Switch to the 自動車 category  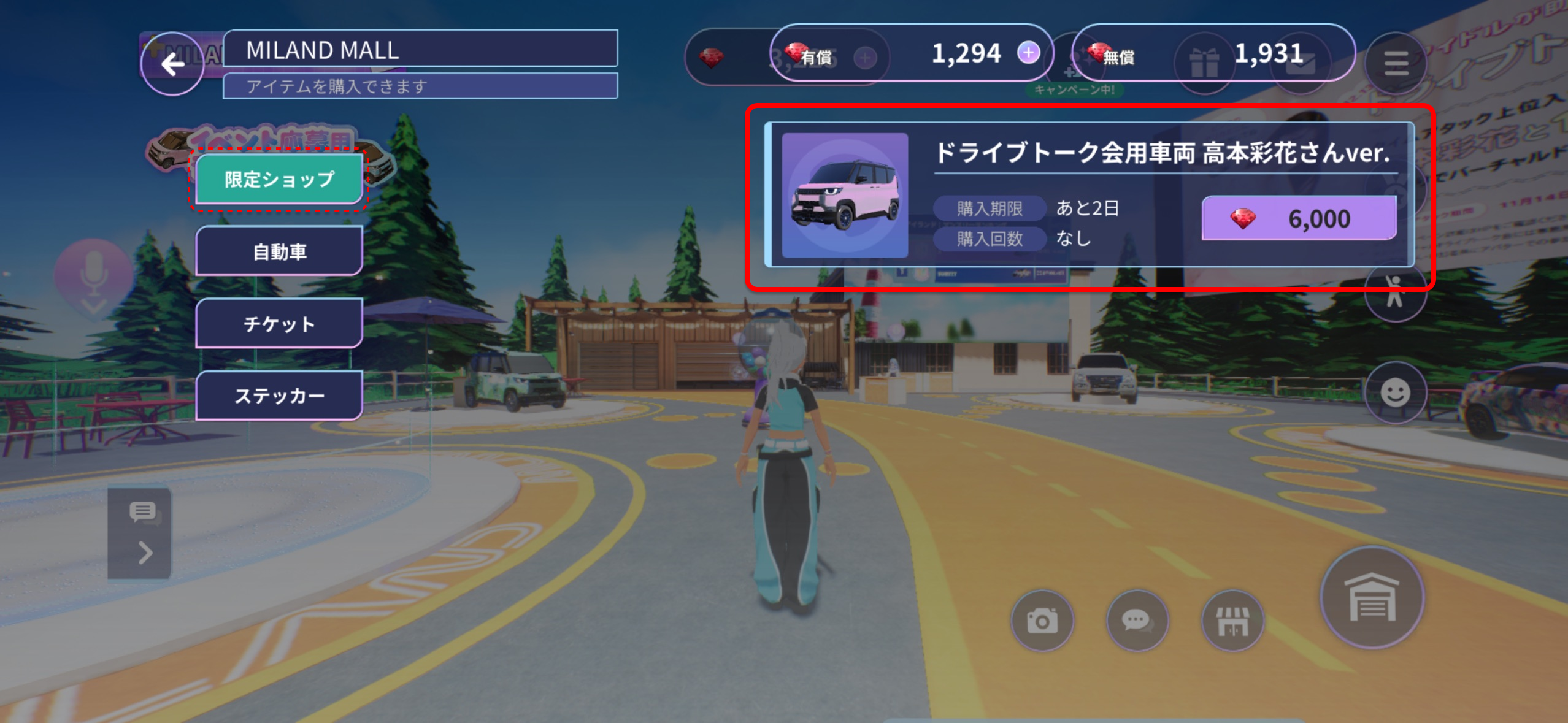(x=279, y=251)
